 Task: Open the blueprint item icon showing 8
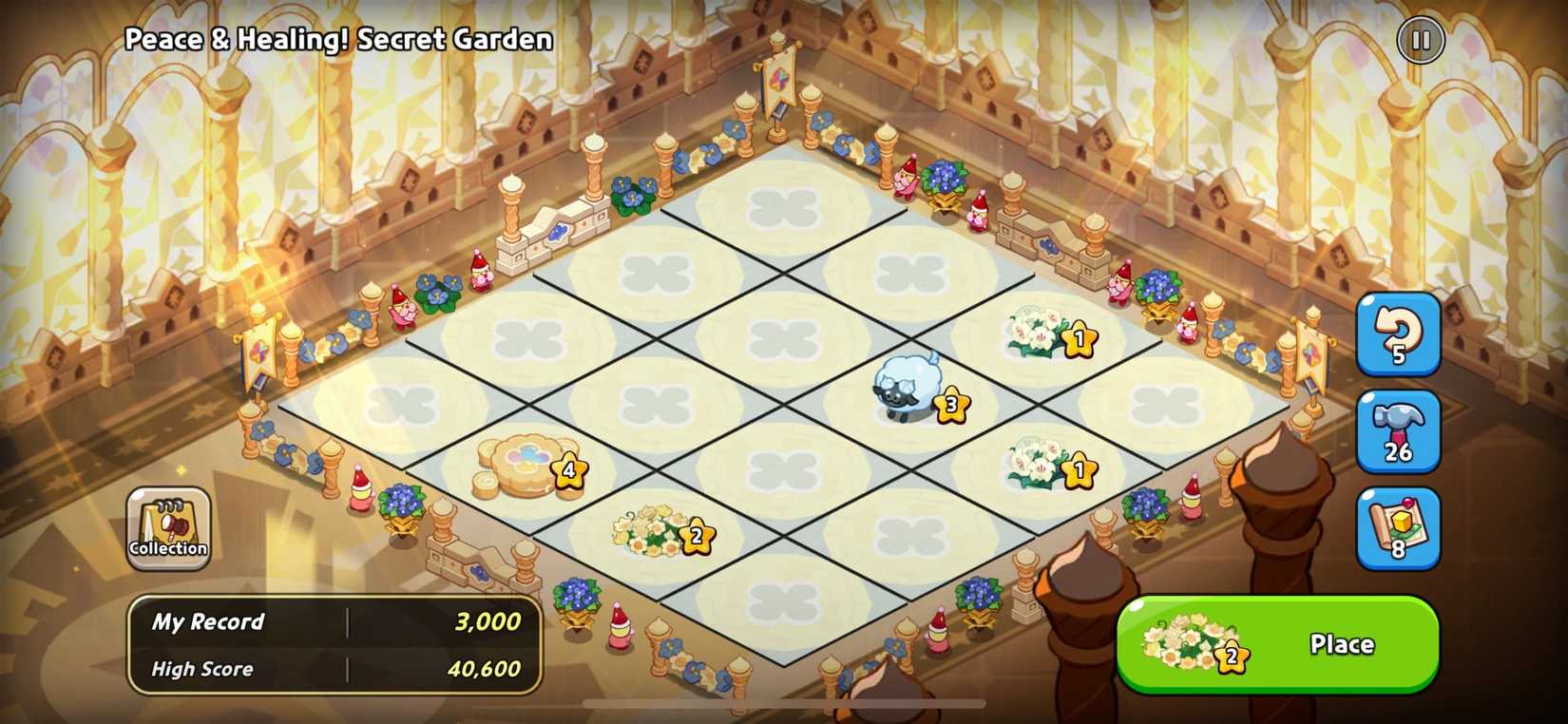click(x=1399, y=529)
